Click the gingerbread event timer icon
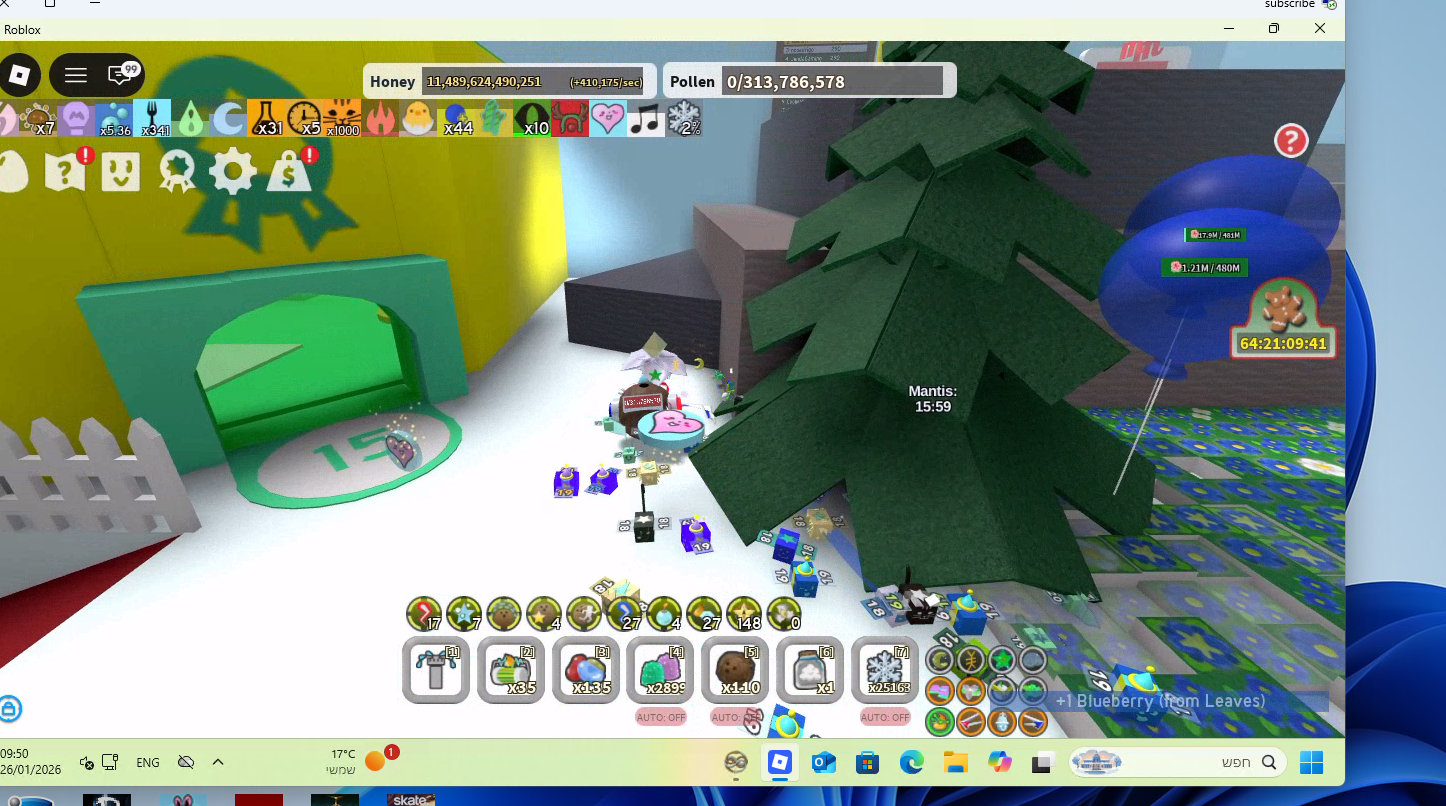This screenshot has width=1446, height=806. click(x=1284, y=317)
